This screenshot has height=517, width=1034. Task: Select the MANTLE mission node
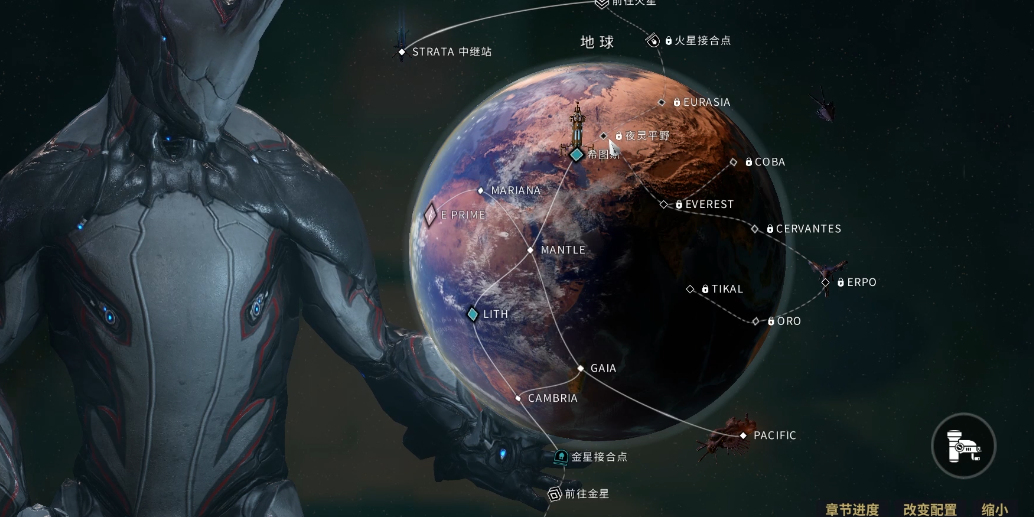pyautogui.click(x=531, y=250)
